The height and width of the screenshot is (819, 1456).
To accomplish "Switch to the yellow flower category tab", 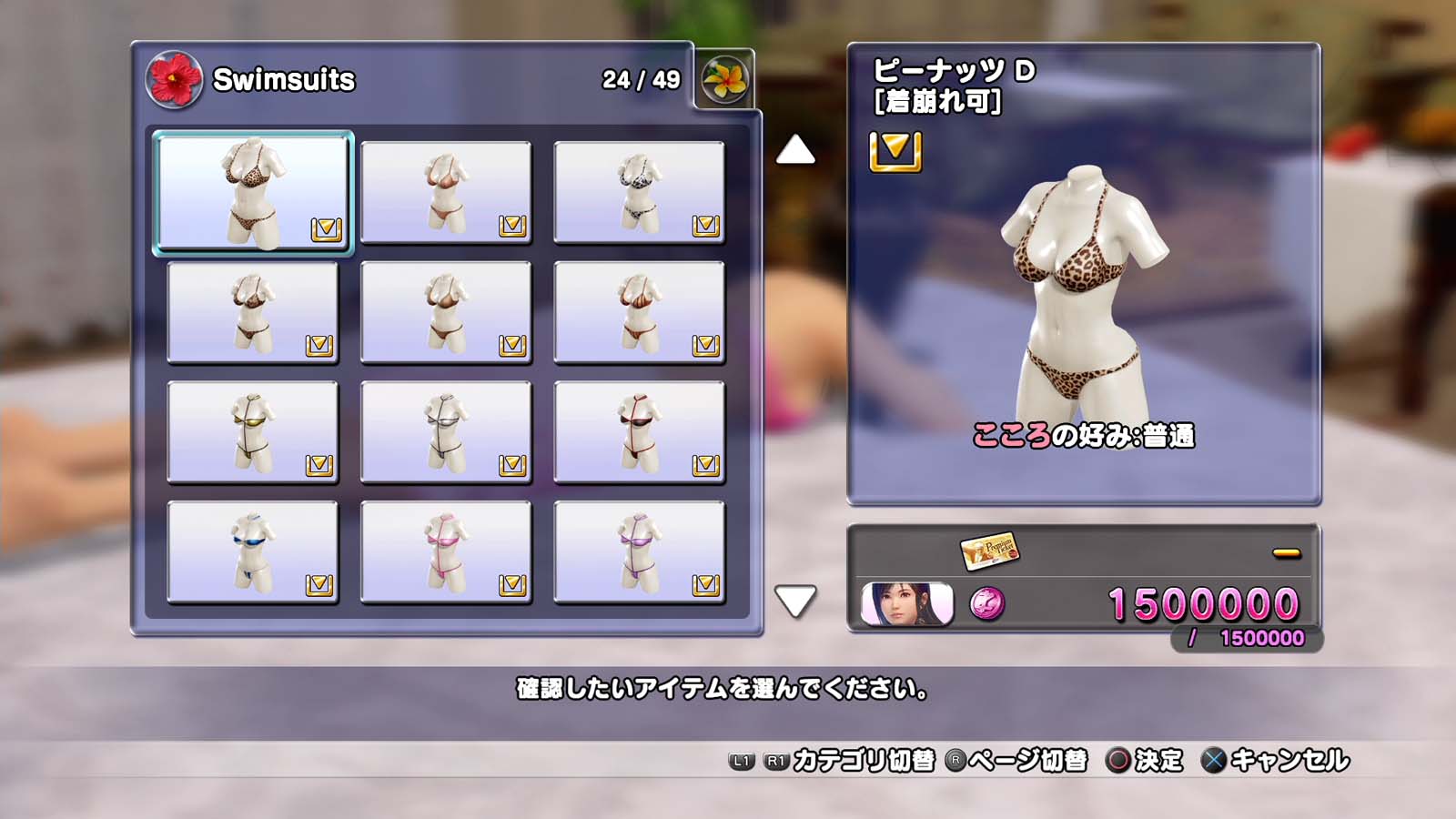I will 725,79.
